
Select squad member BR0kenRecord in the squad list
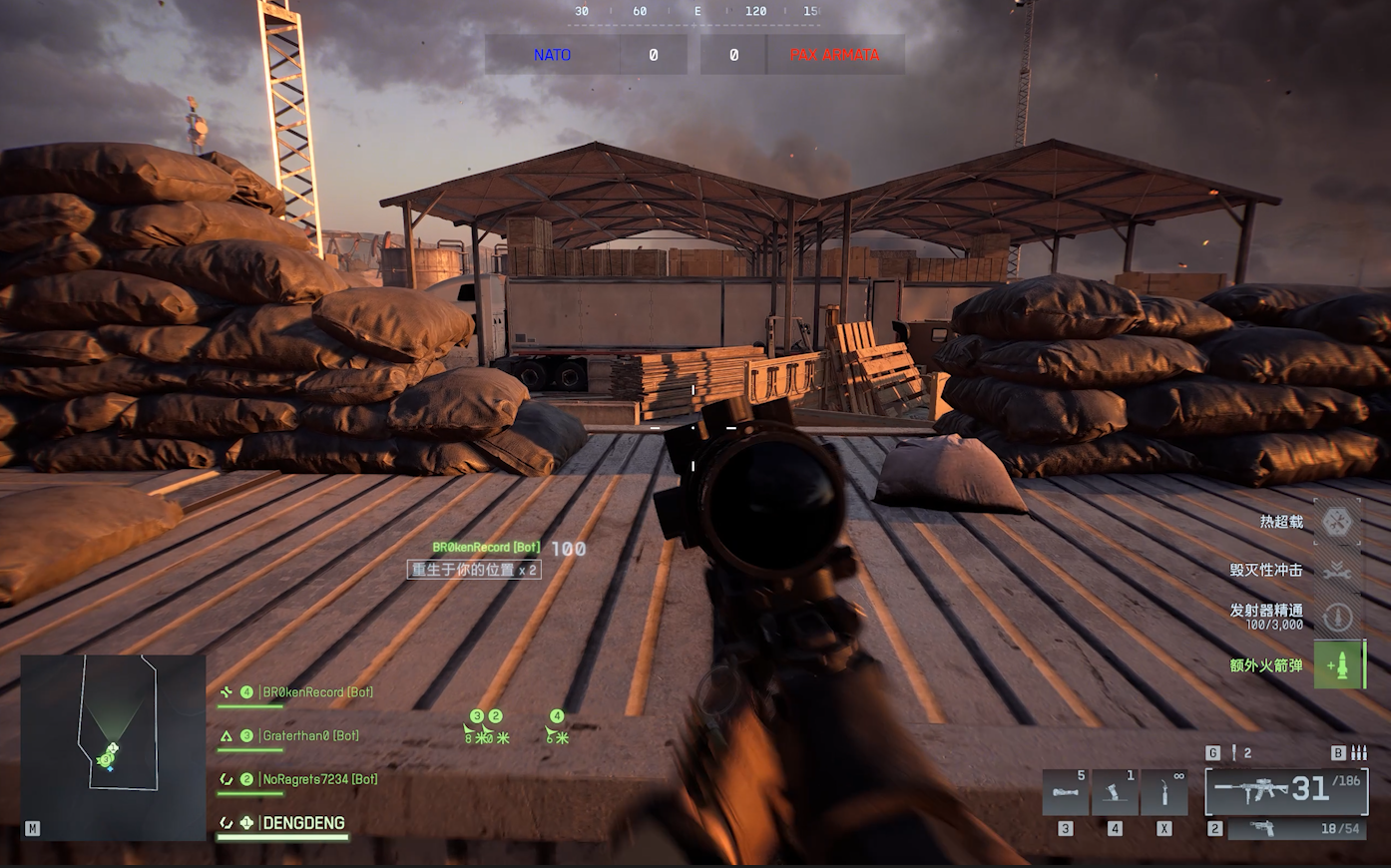click(x=316, y=692)
